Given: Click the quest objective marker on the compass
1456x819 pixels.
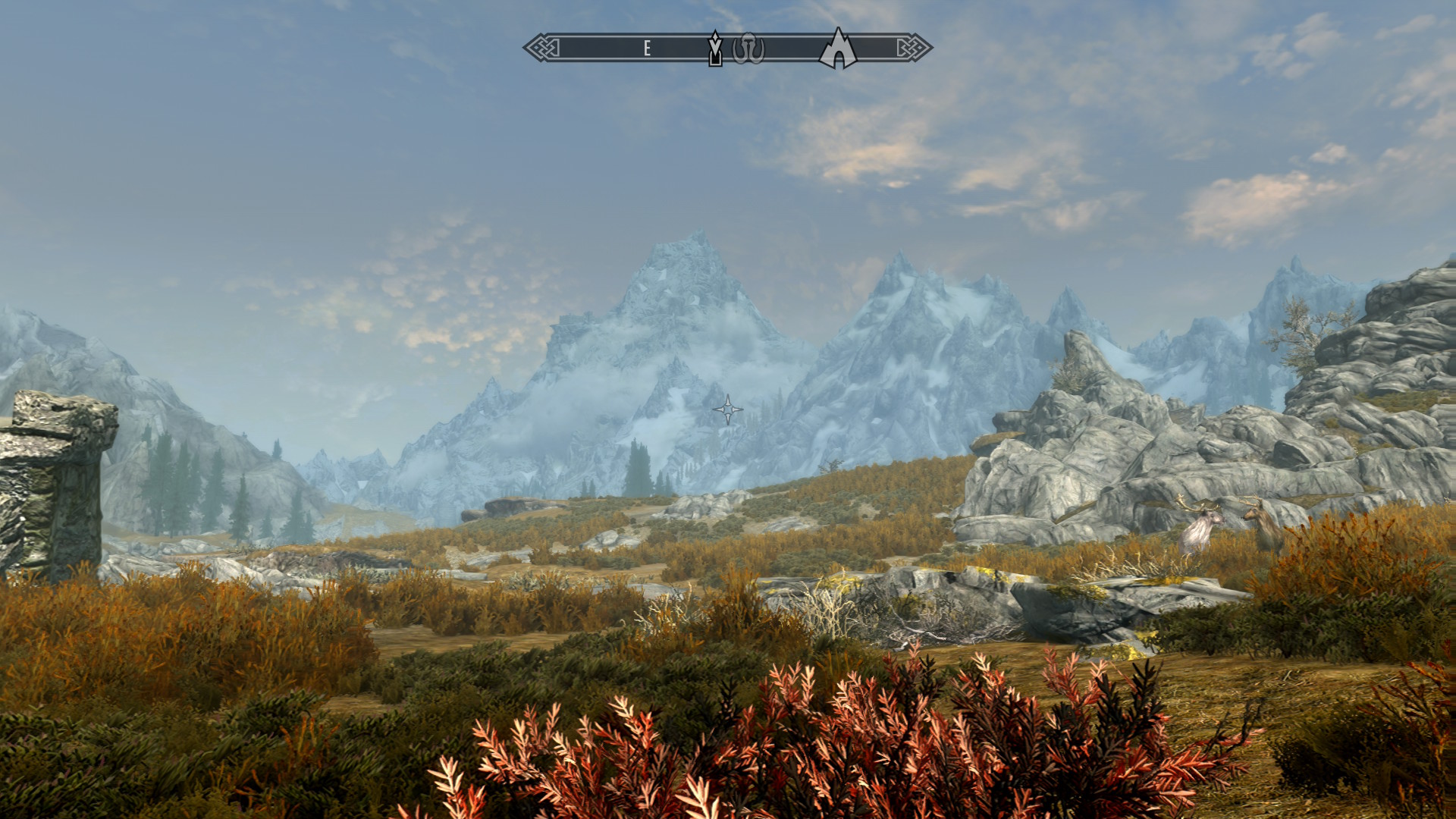Looking at the screenshot, I should tap(714, 49).
